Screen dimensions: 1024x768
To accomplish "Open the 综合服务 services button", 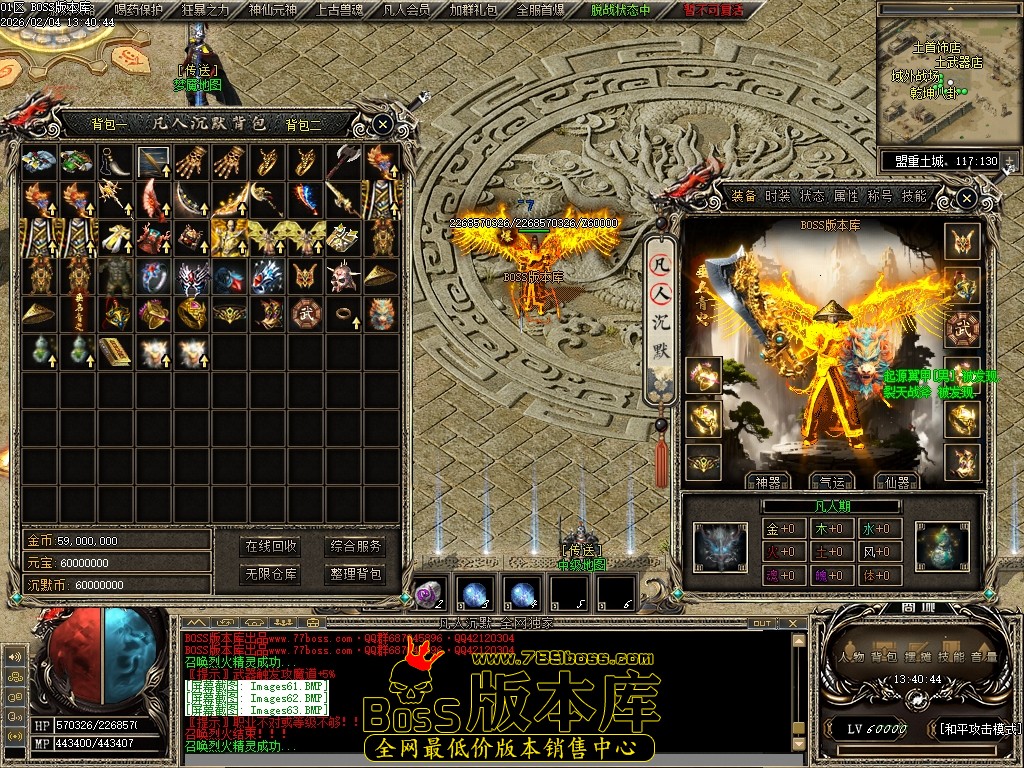I will coord(356,546).
